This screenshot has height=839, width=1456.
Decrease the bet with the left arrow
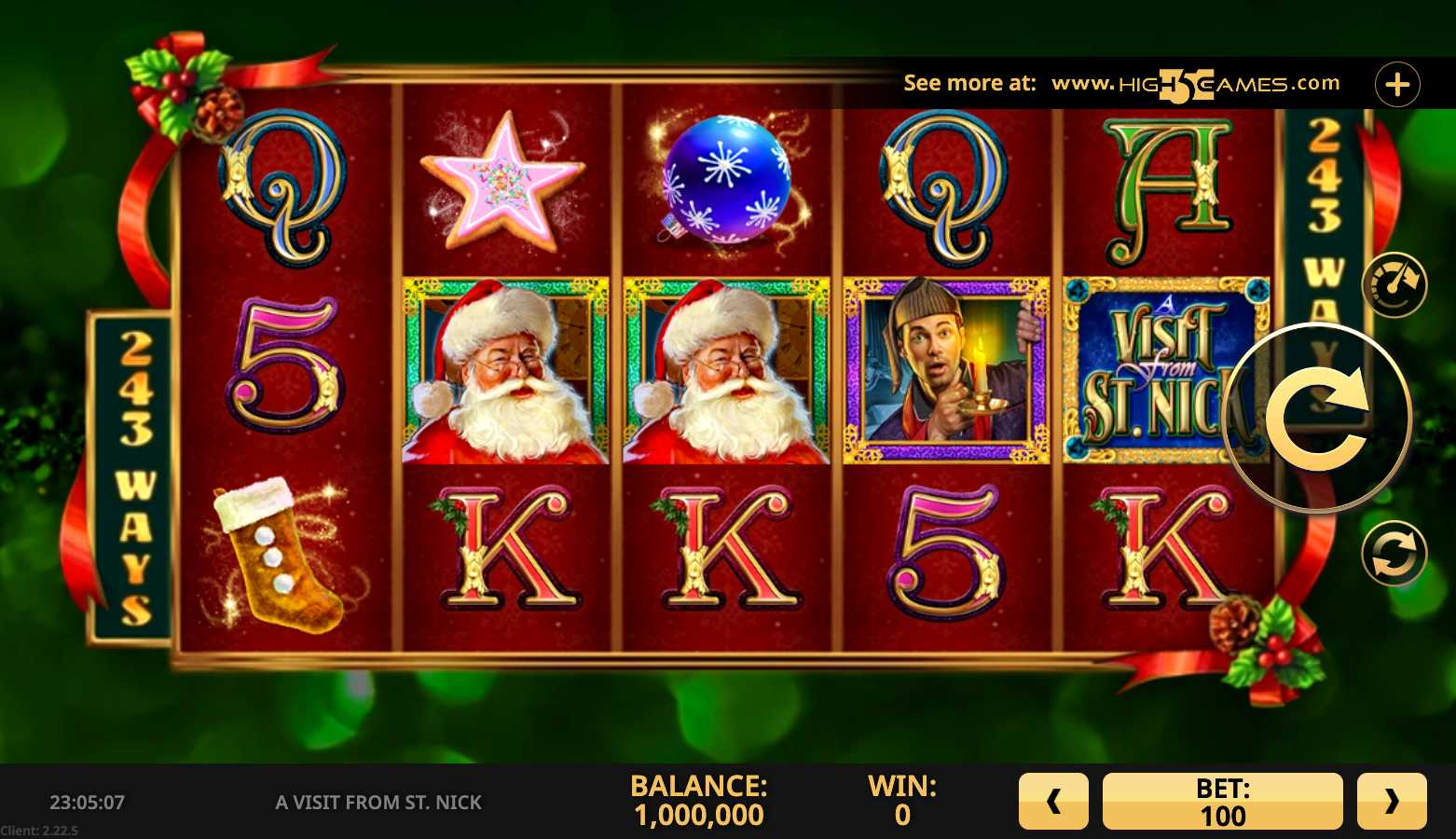click(1053, 801)
